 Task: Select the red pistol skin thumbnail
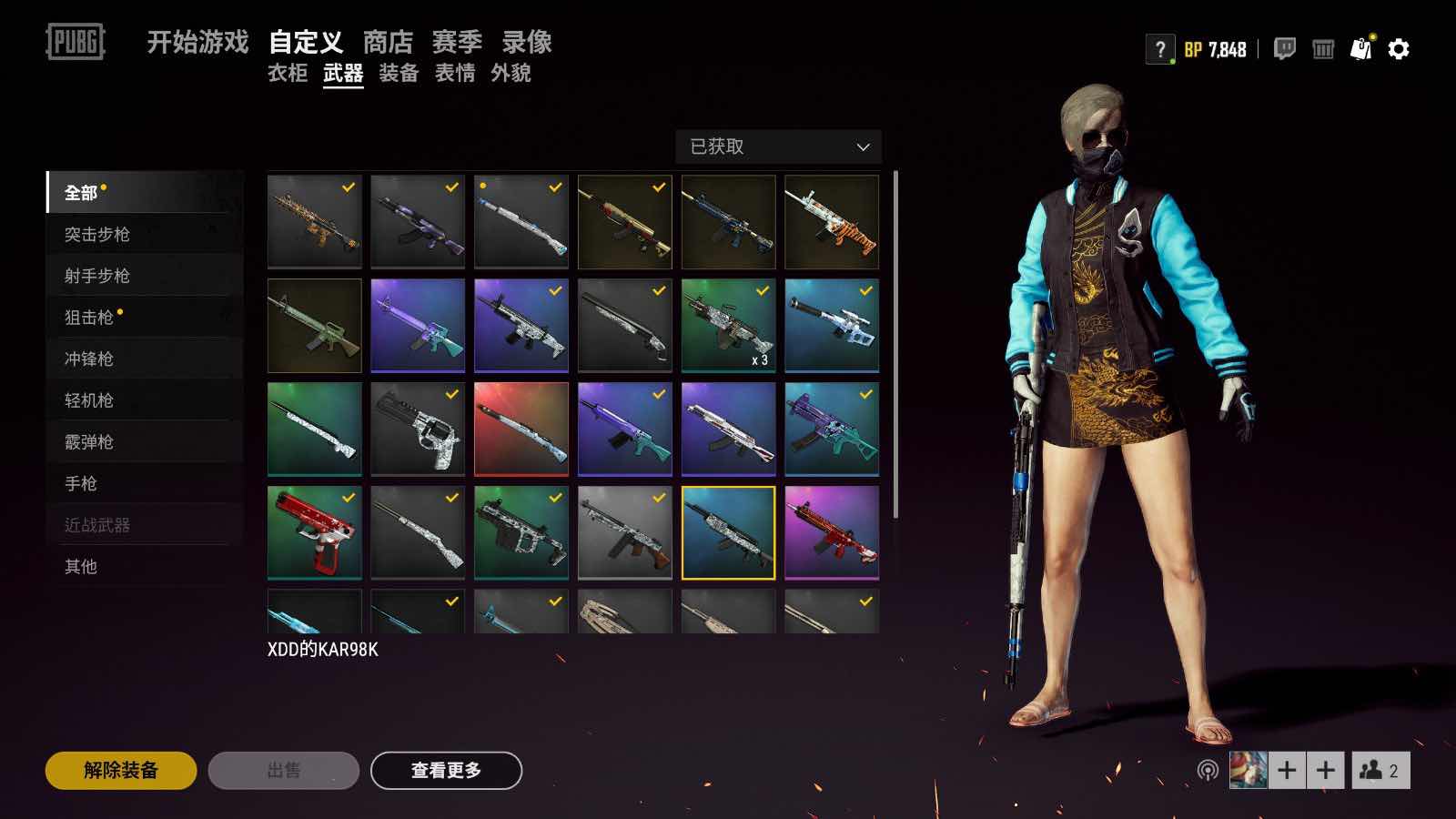coord(314,532)
